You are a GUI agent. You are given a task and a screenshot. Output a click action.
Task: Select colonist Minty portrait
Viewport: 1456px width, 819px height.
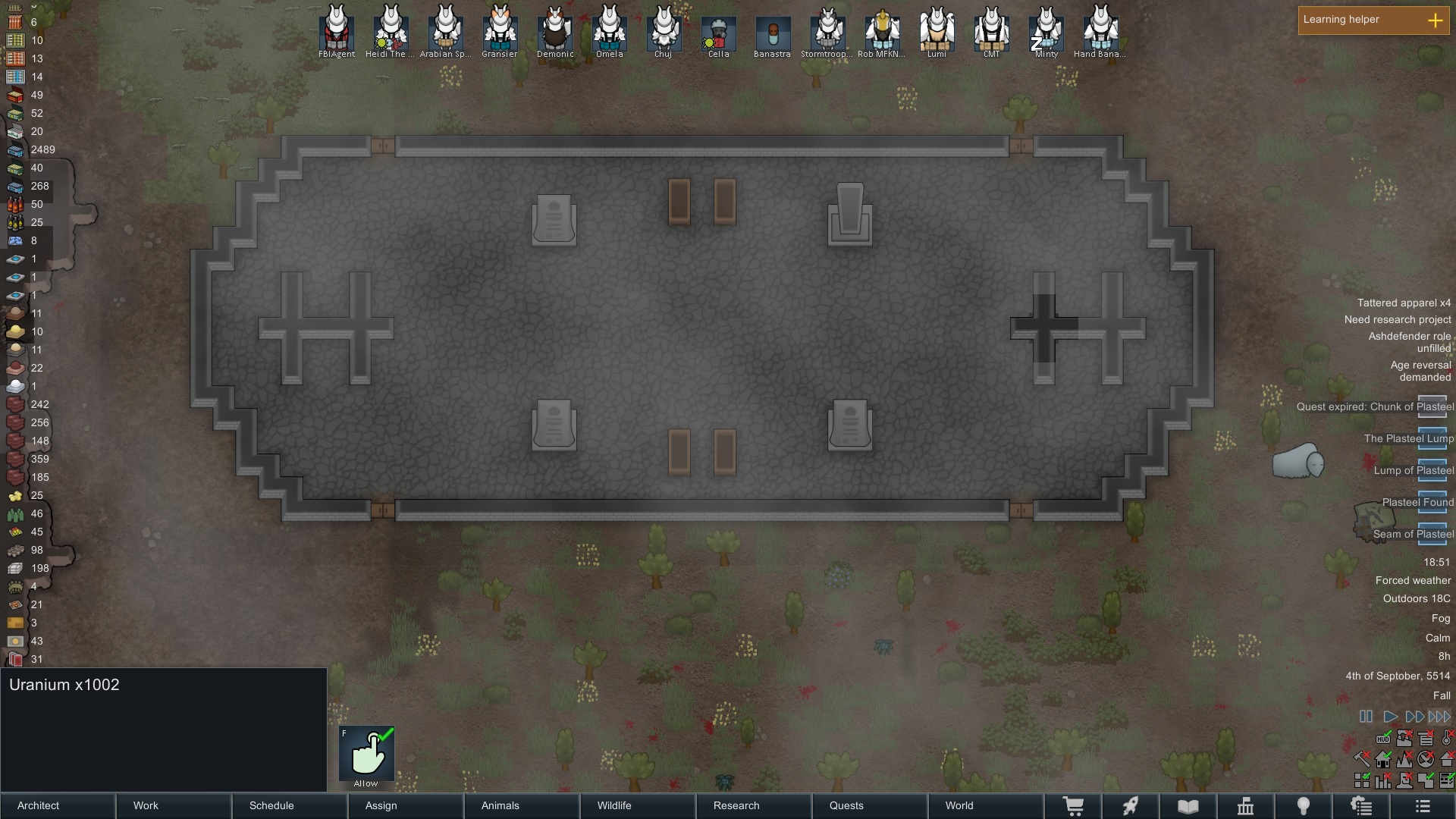pos(1046,31)
